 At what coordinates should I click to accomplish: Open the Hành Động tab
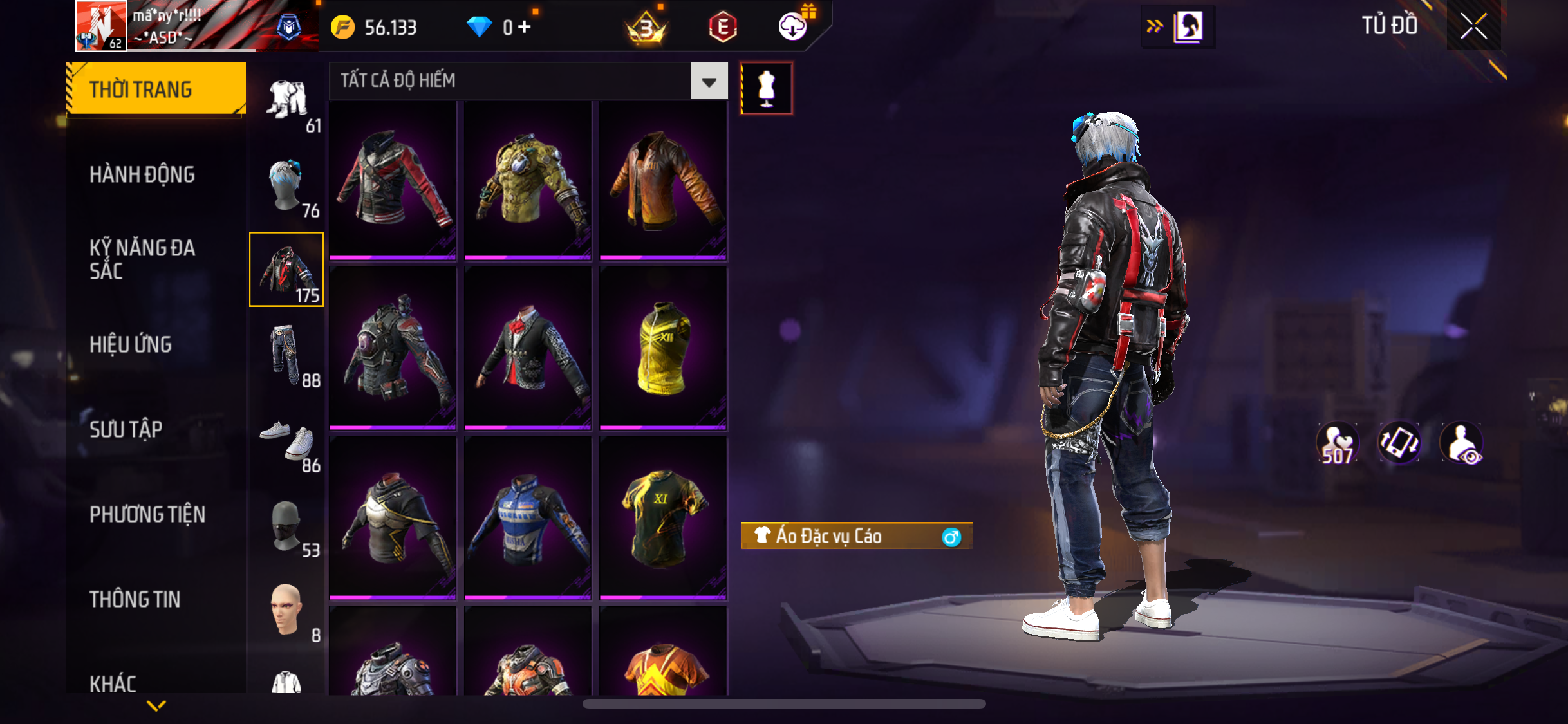(142, 174)
